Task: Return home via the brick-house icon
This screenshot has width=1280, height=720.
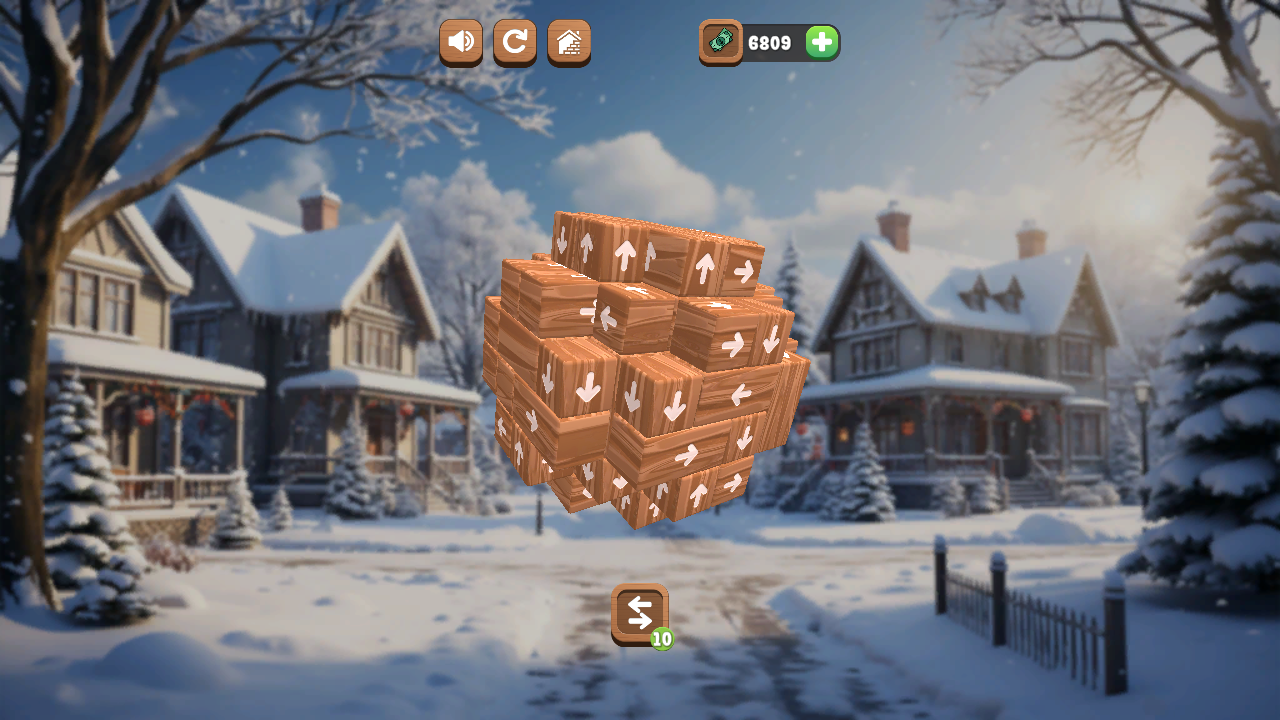Action: [568, 42]
